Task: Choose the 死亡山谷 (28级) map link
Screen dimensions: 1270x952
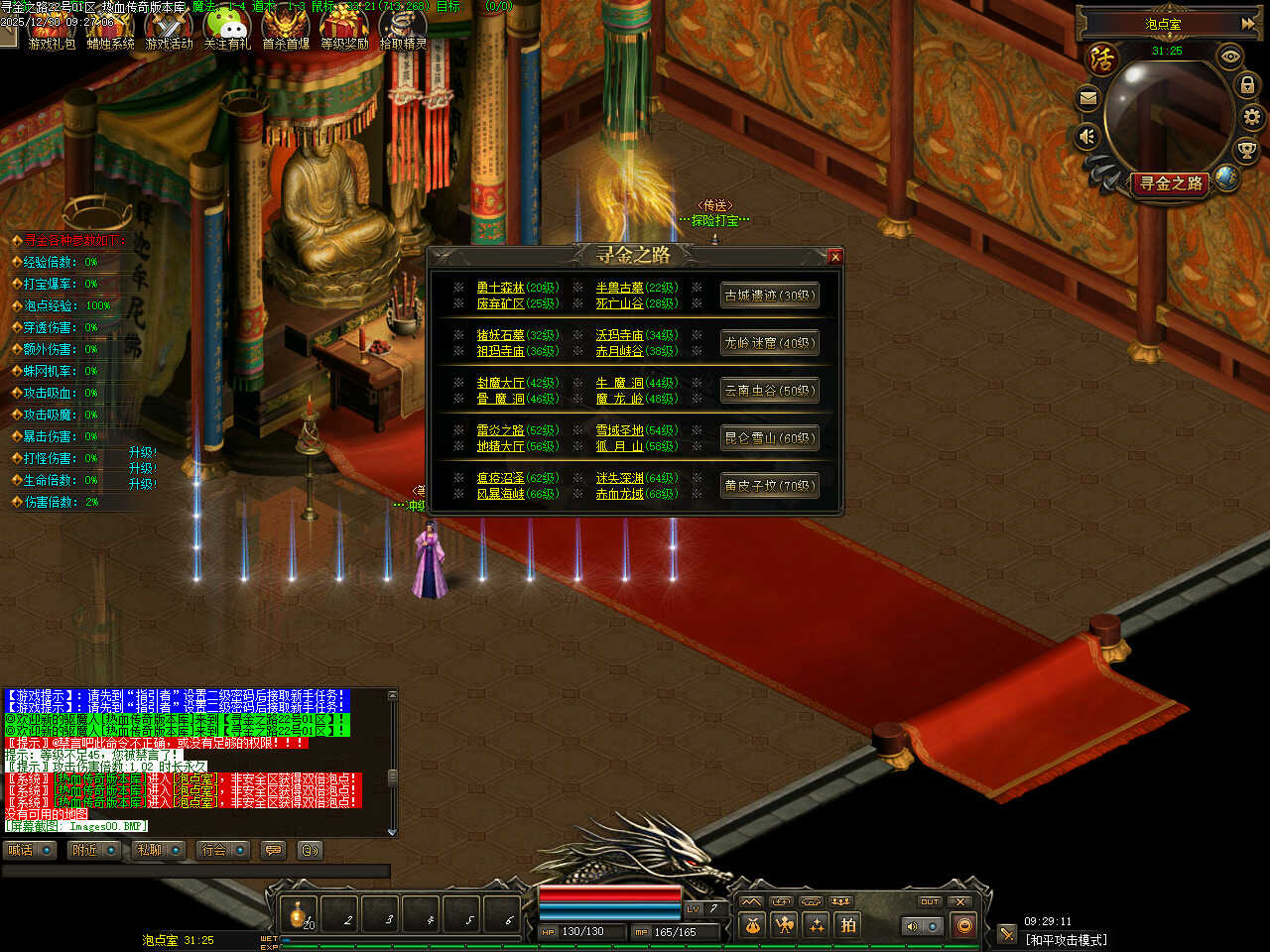Action: tap(619, 303)
